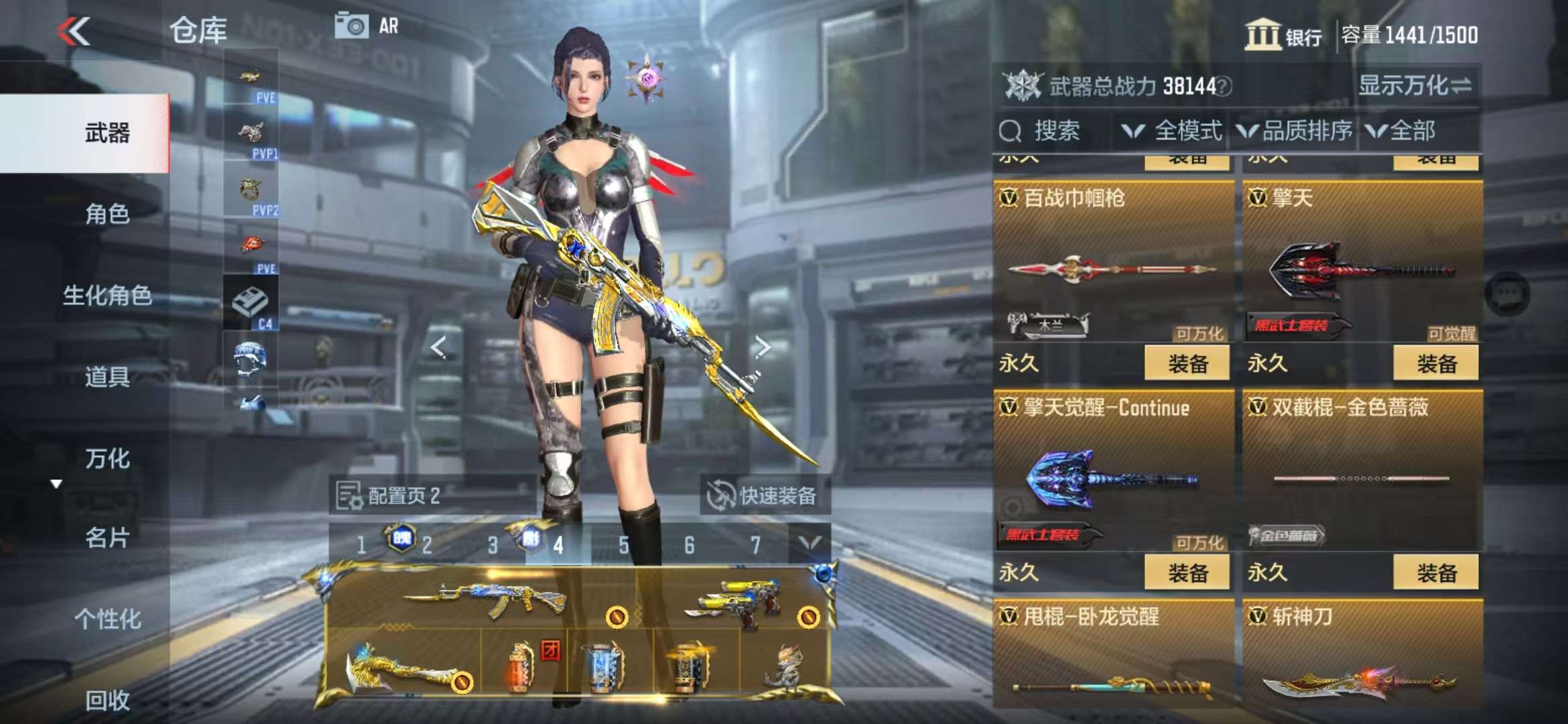Switch to the 名片 name card tab

pos(107,538)
